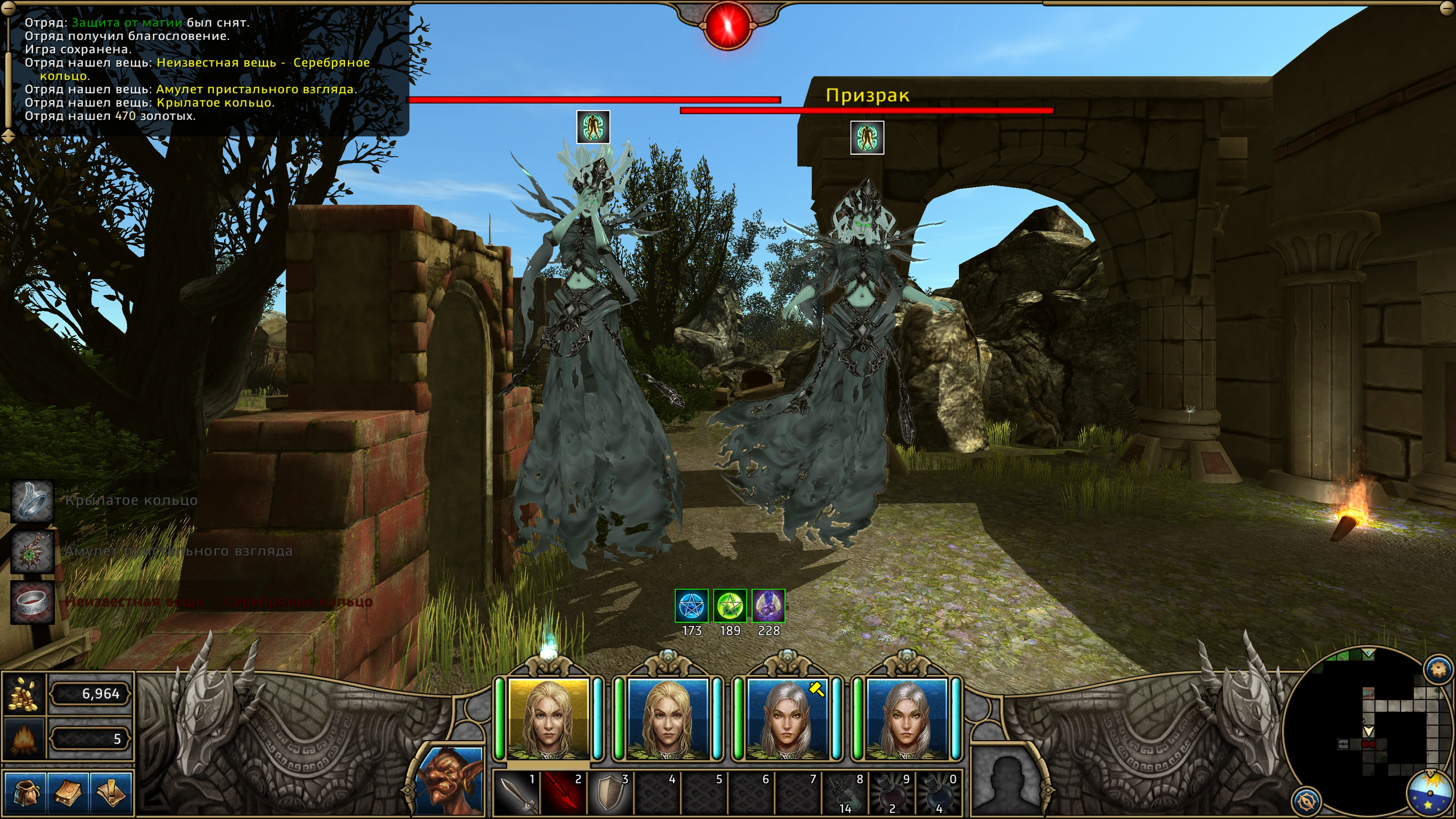
Task: Click the compass button beside the minimap
Action: pyautogui.click(x=1306, y=800)
